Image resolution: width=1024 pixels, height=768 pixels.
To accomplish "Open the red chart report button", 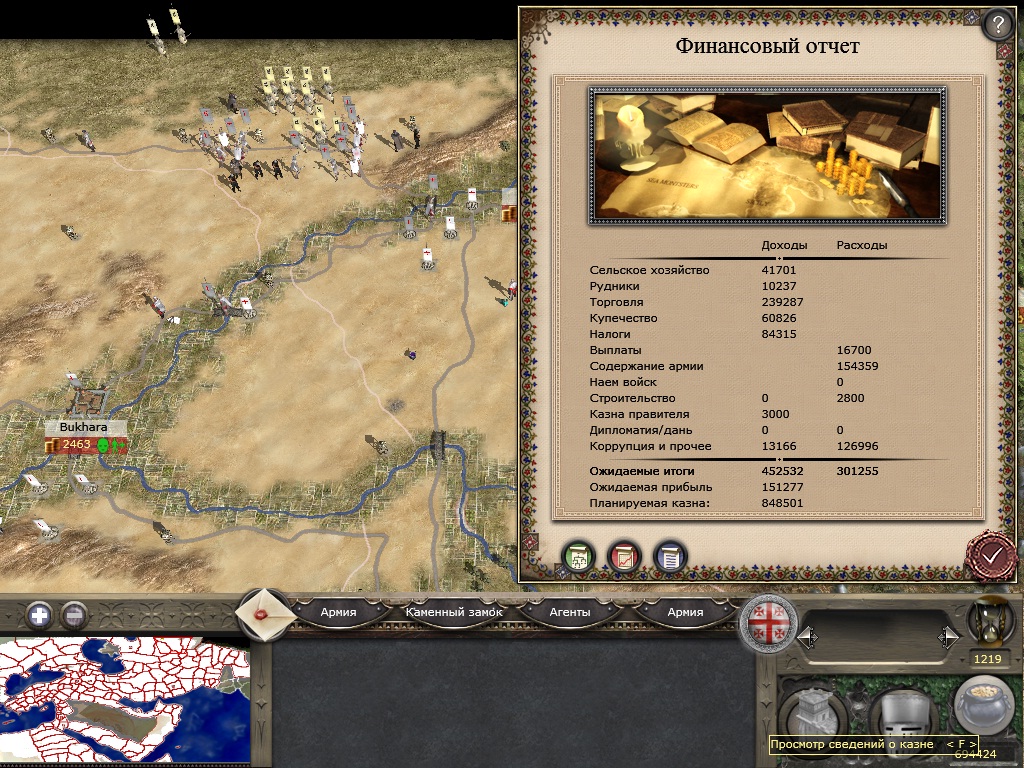I will pos(624,557).
